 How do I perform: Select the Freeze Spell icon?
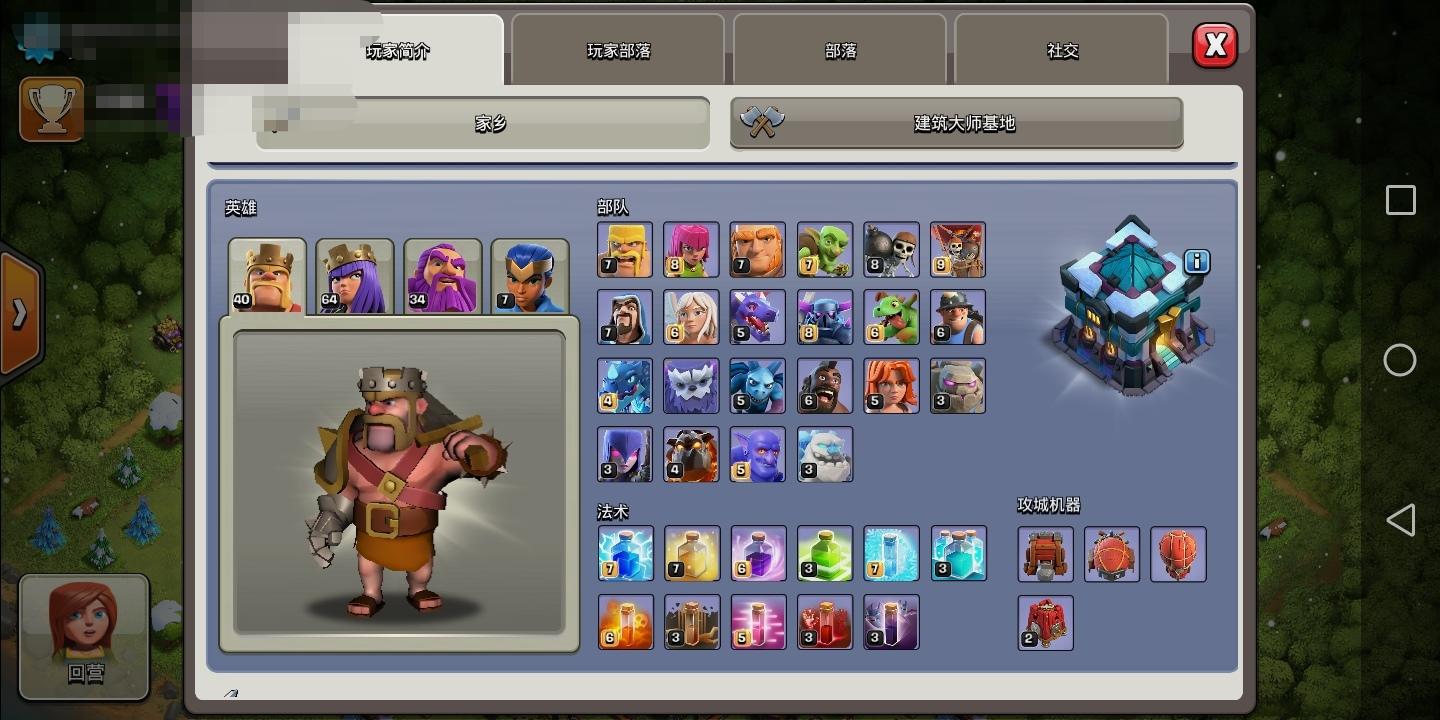(891, 553)
